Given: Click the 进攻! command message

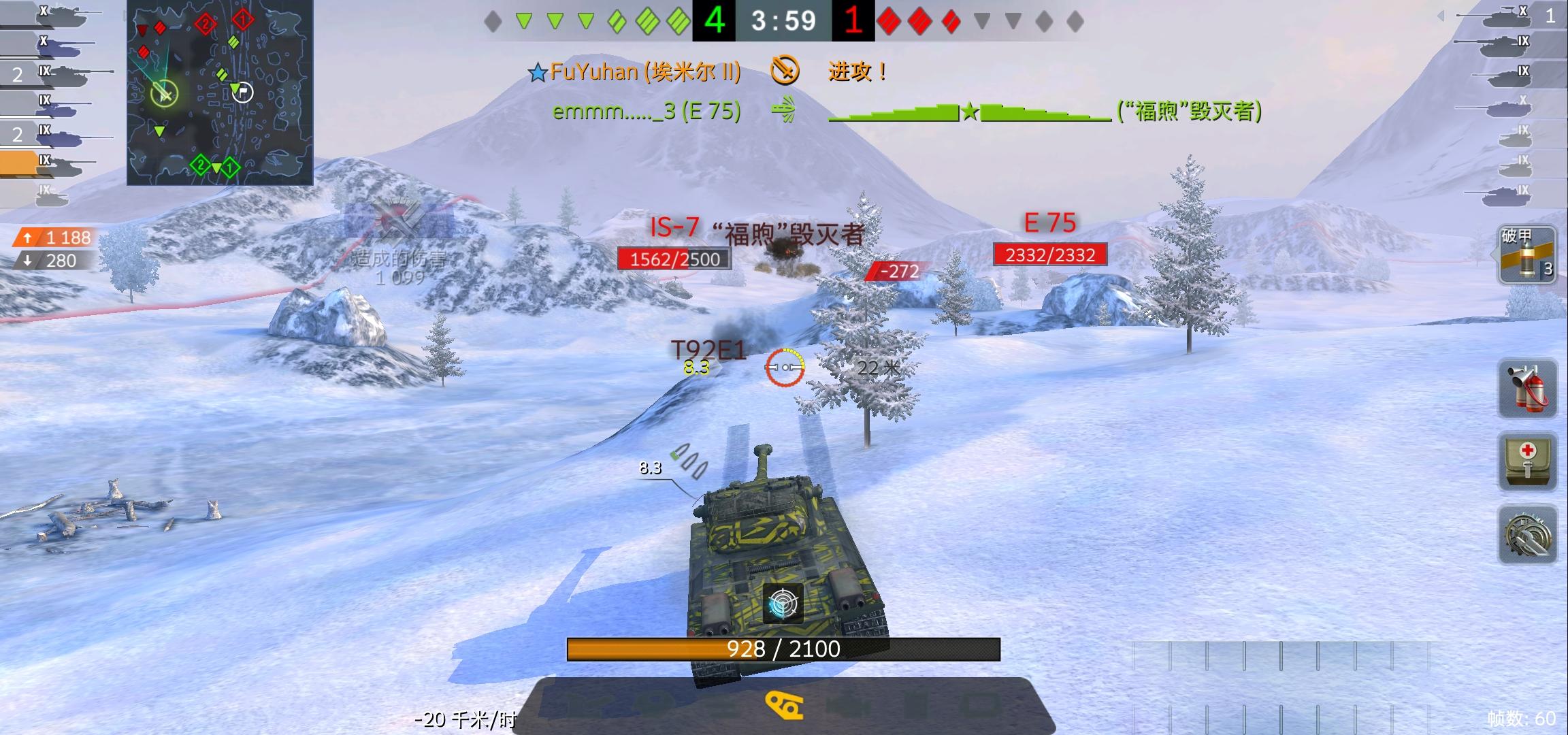Looking at the screenshot, I should [855, 70].
